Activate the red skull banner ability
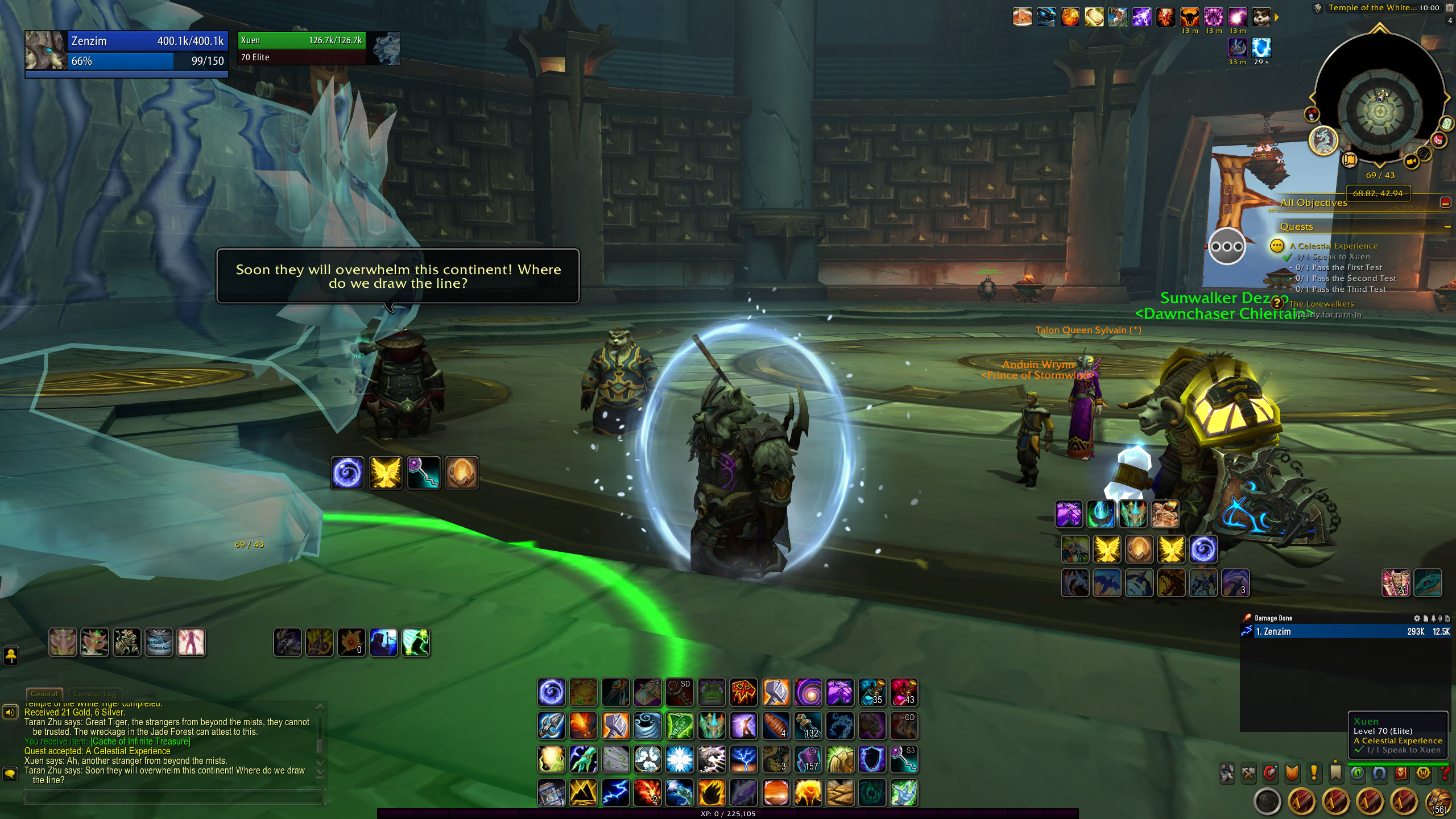Viewport: 1456px width, 819px height. (743, 692)
